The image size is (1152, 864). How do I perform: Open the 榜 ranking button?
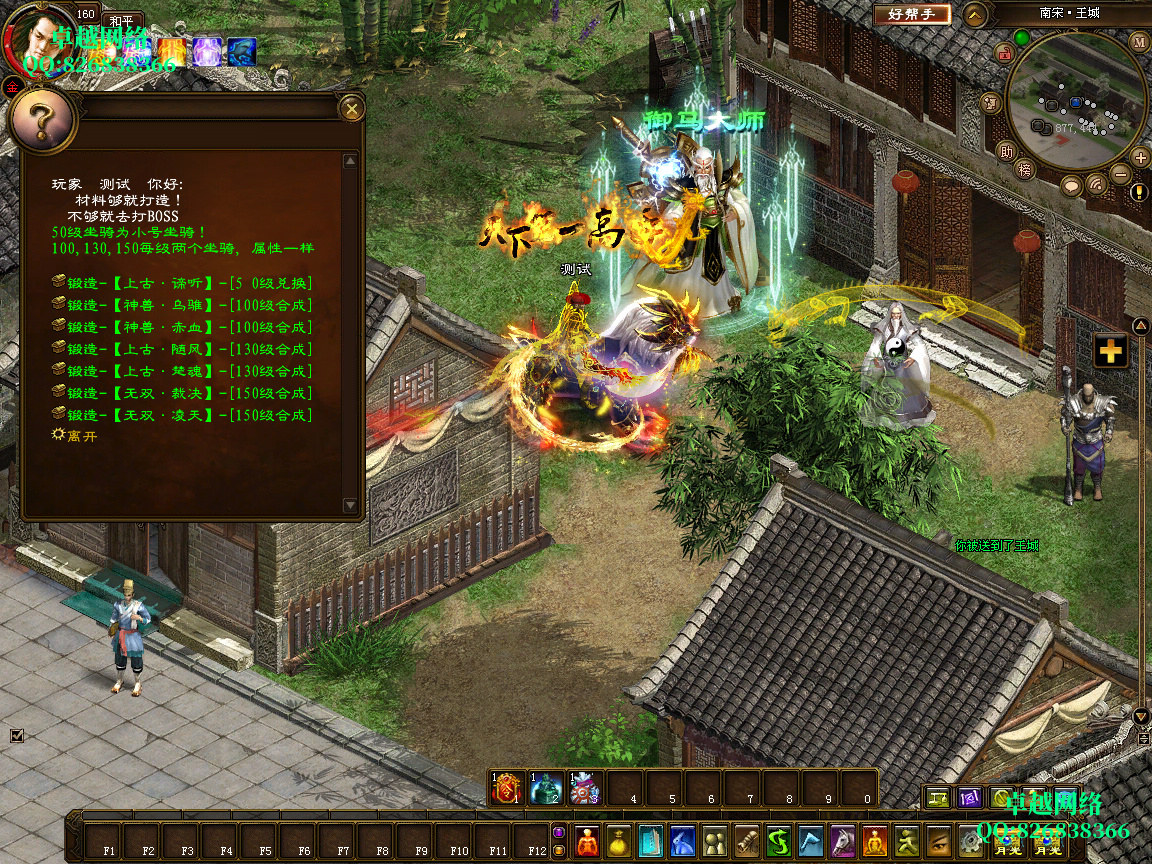[1024, 169]
